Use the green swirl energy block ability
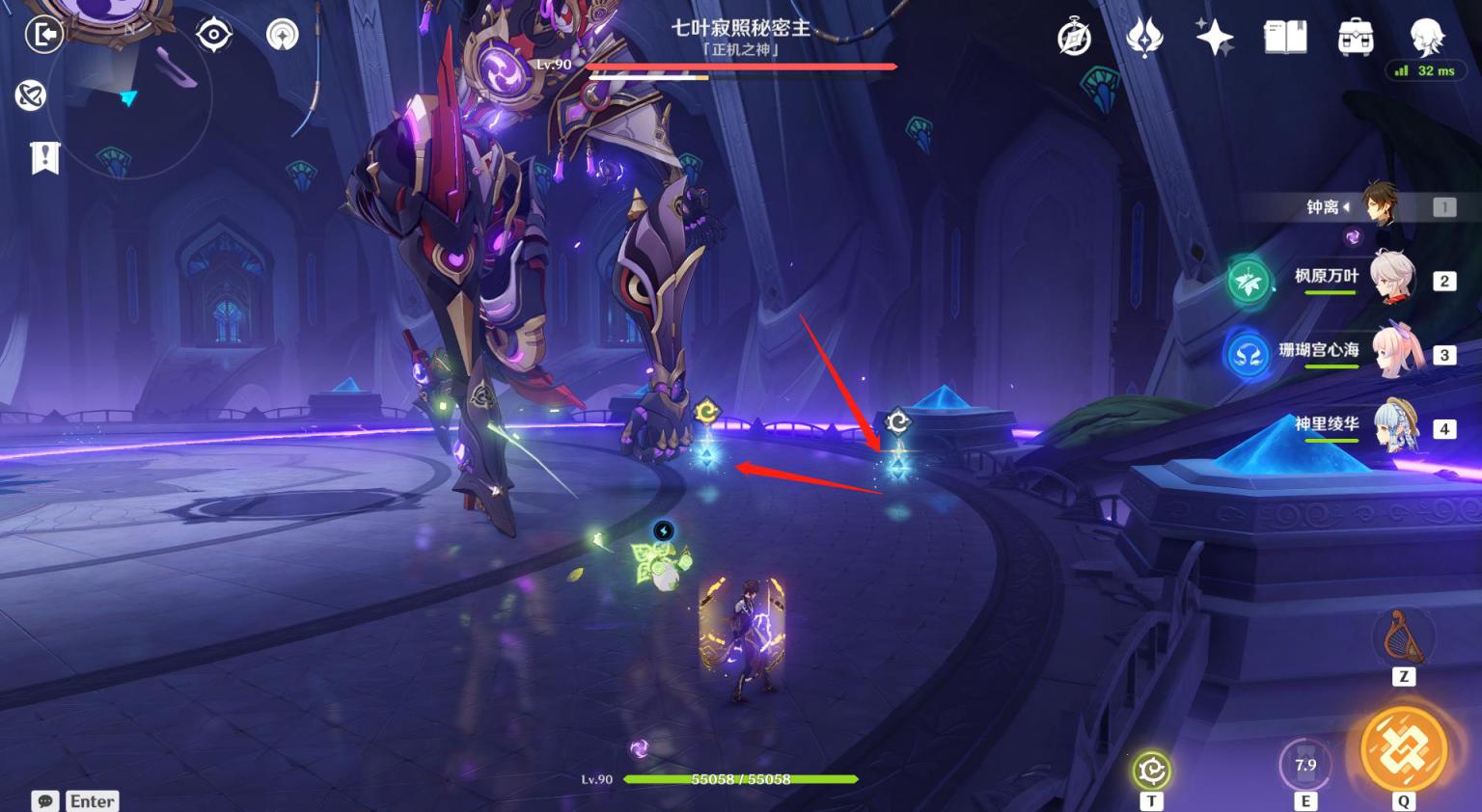The height and width of the screenshot is (812, 1482). pyautogui.click(x=1151, y=771)
